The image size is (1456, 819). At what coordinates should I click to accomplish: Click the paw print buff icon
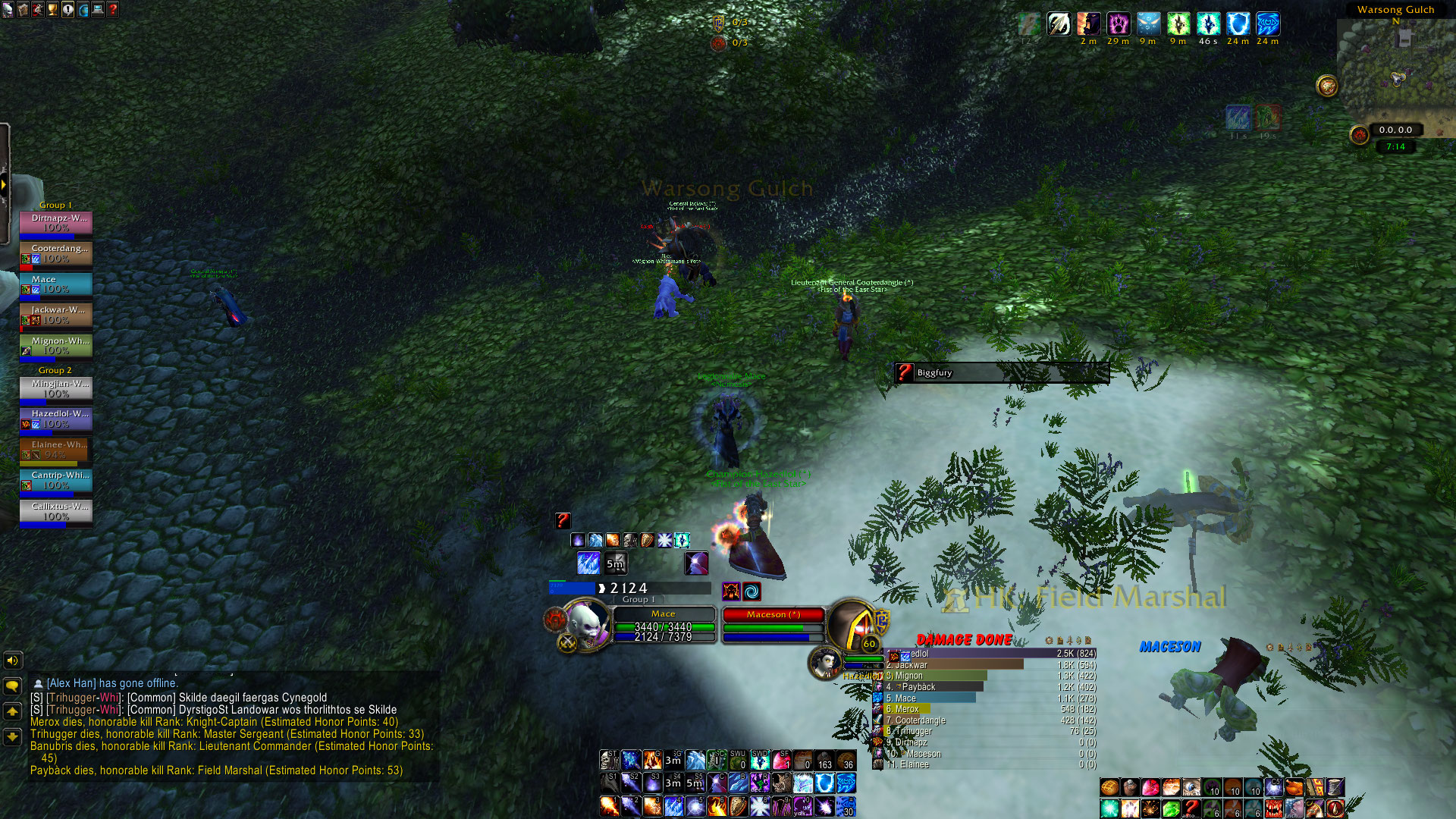coord(1118,24)
